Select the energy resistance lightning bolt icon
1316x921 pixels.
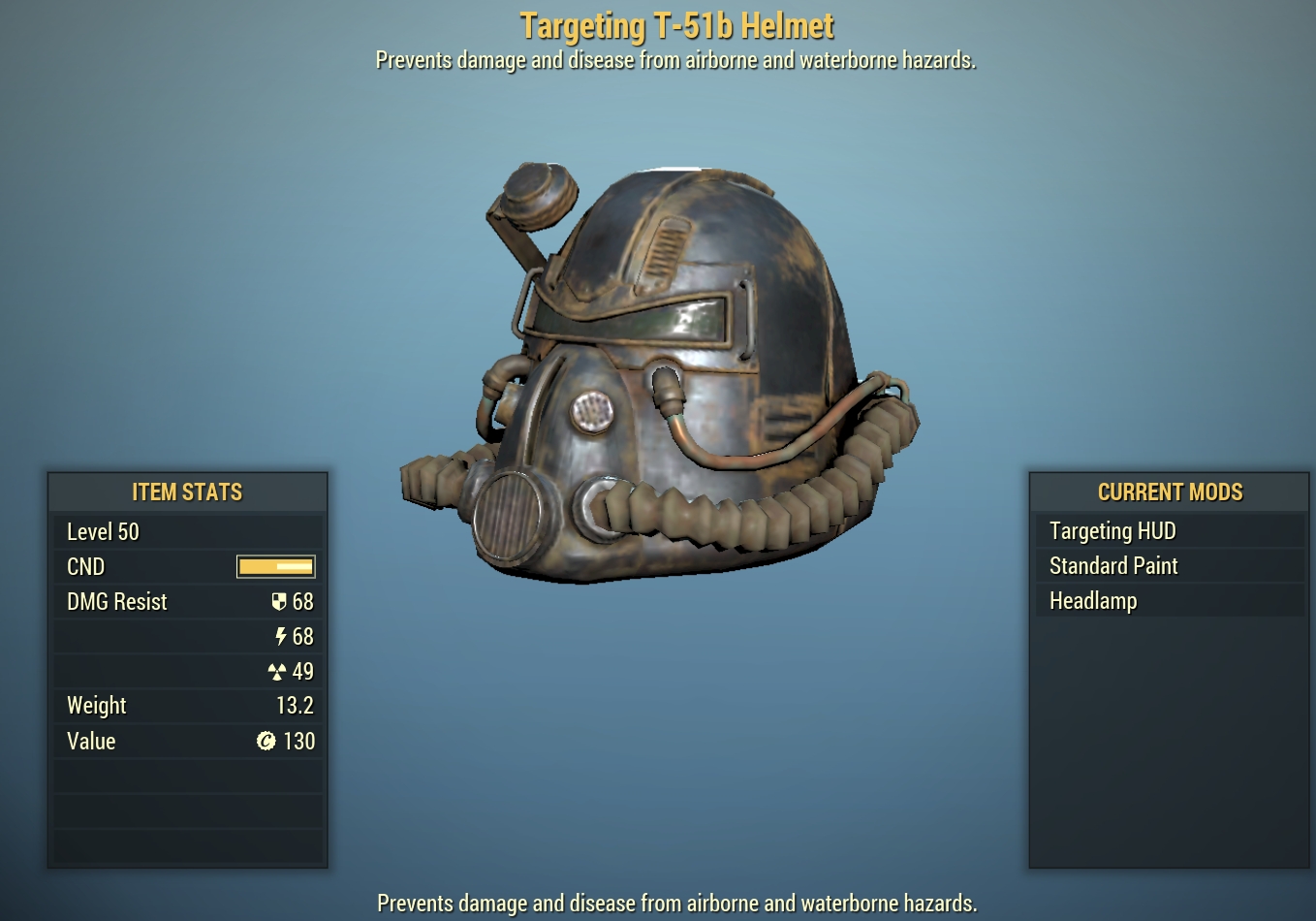coord(279,636)
